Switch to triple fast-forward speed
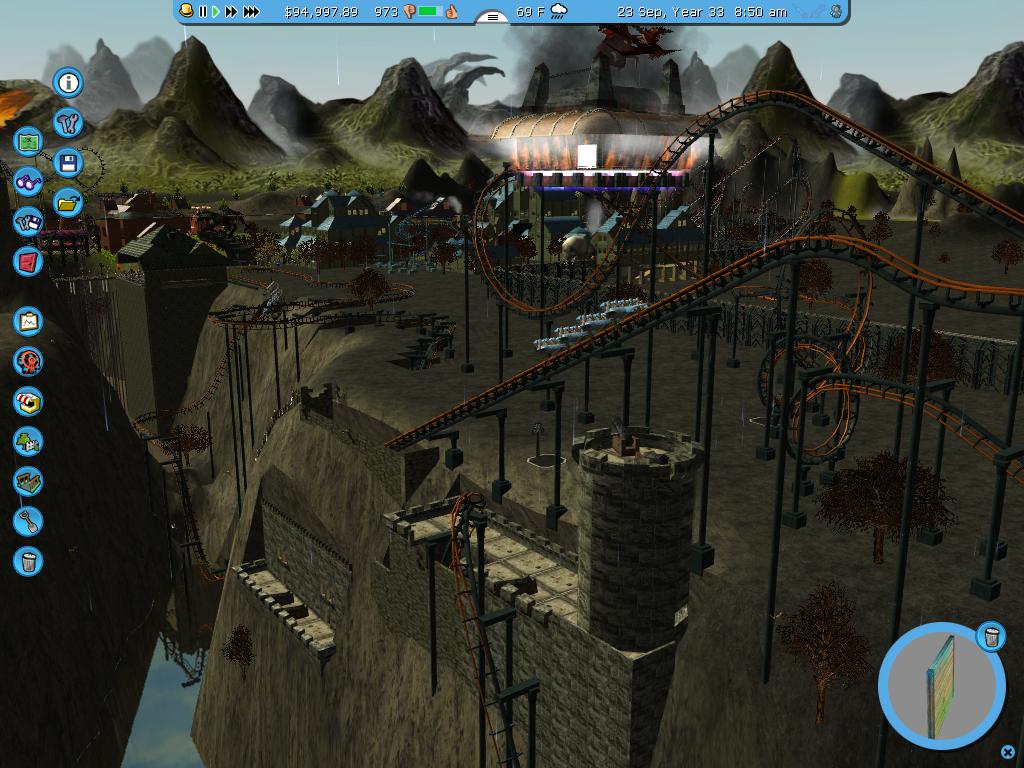 (251, 12)
